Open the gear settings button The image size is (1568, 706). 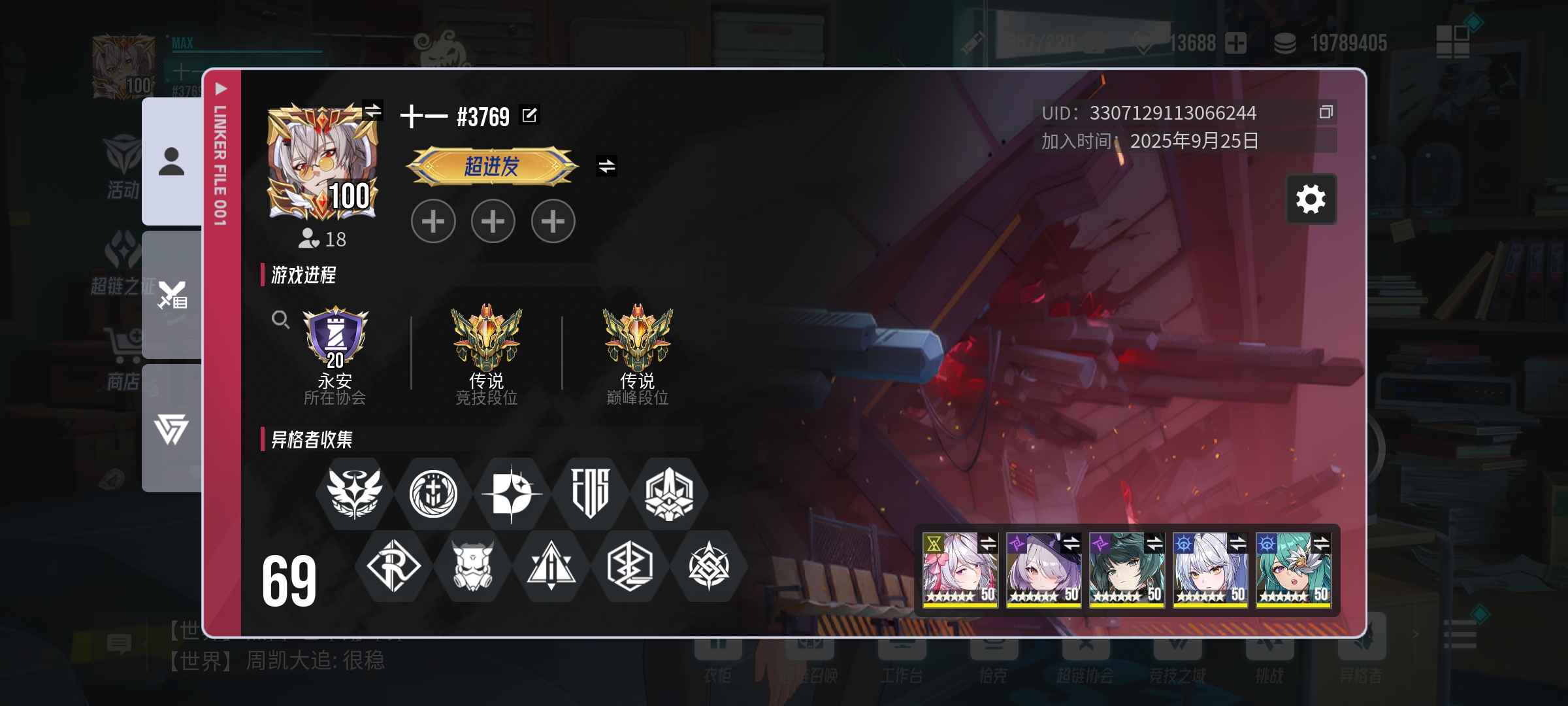tap(1311, 199)
